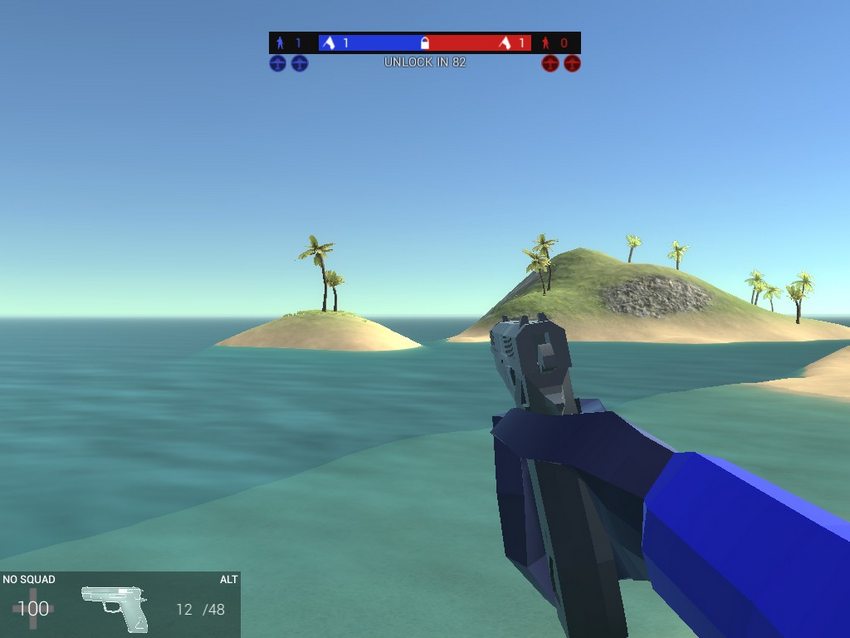Click the blue team soldier icon
This screenshot has height=638, width=850.
coord(280,43)
